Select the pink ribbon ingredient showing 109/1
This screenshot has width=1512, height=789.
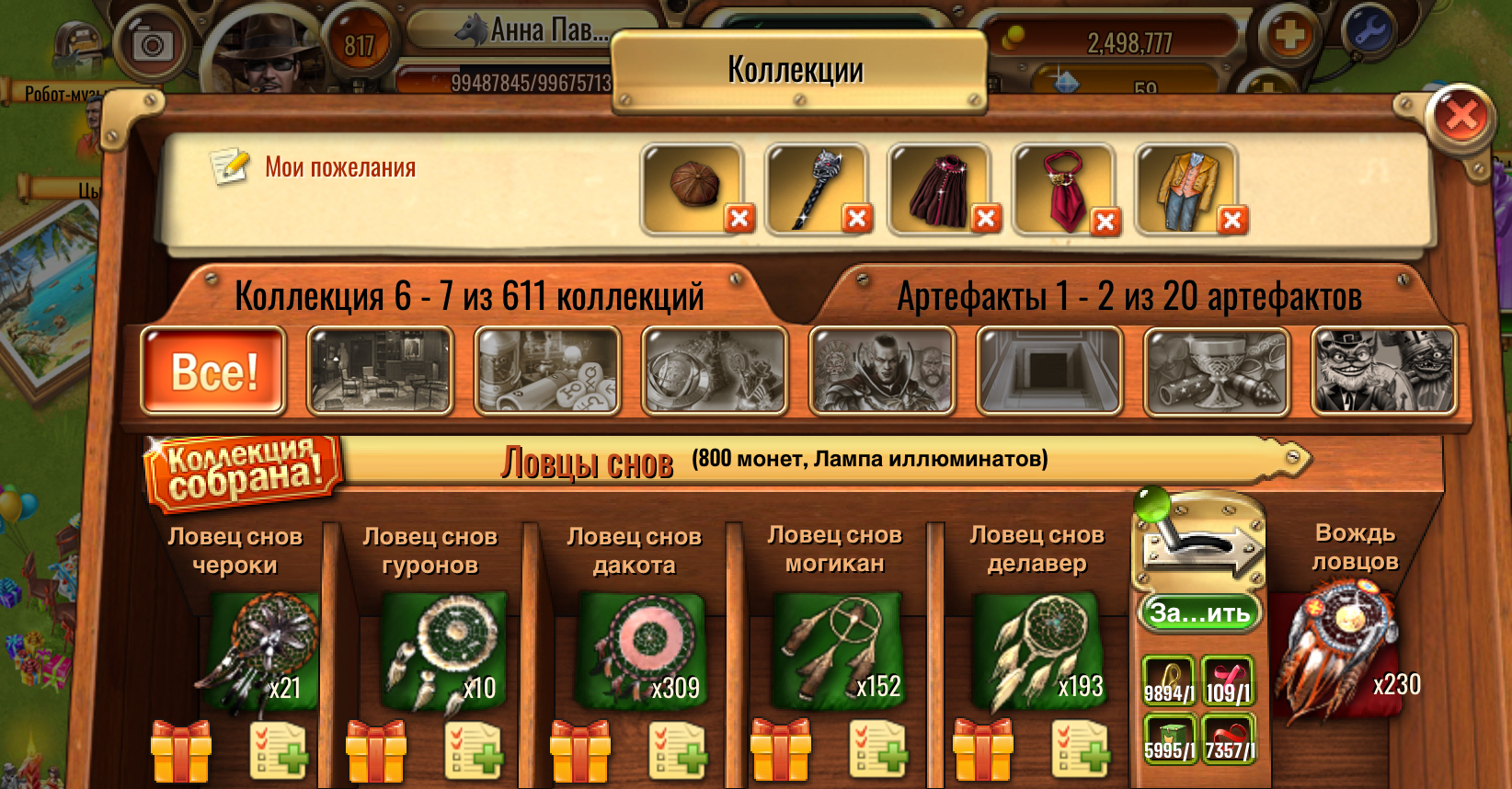(1230, 676)
